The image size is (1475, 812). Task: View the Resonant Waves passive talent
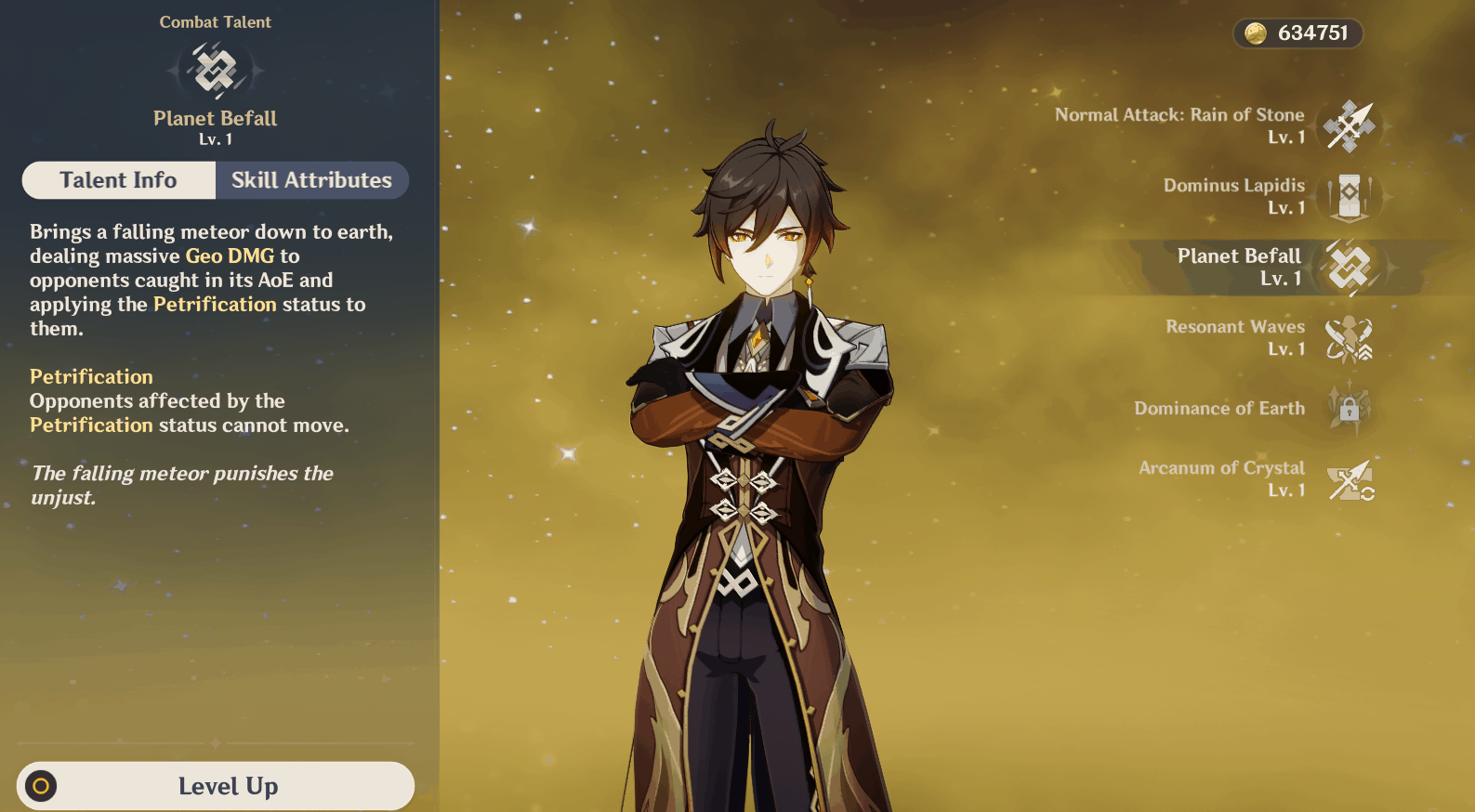tap(1349, 338)
